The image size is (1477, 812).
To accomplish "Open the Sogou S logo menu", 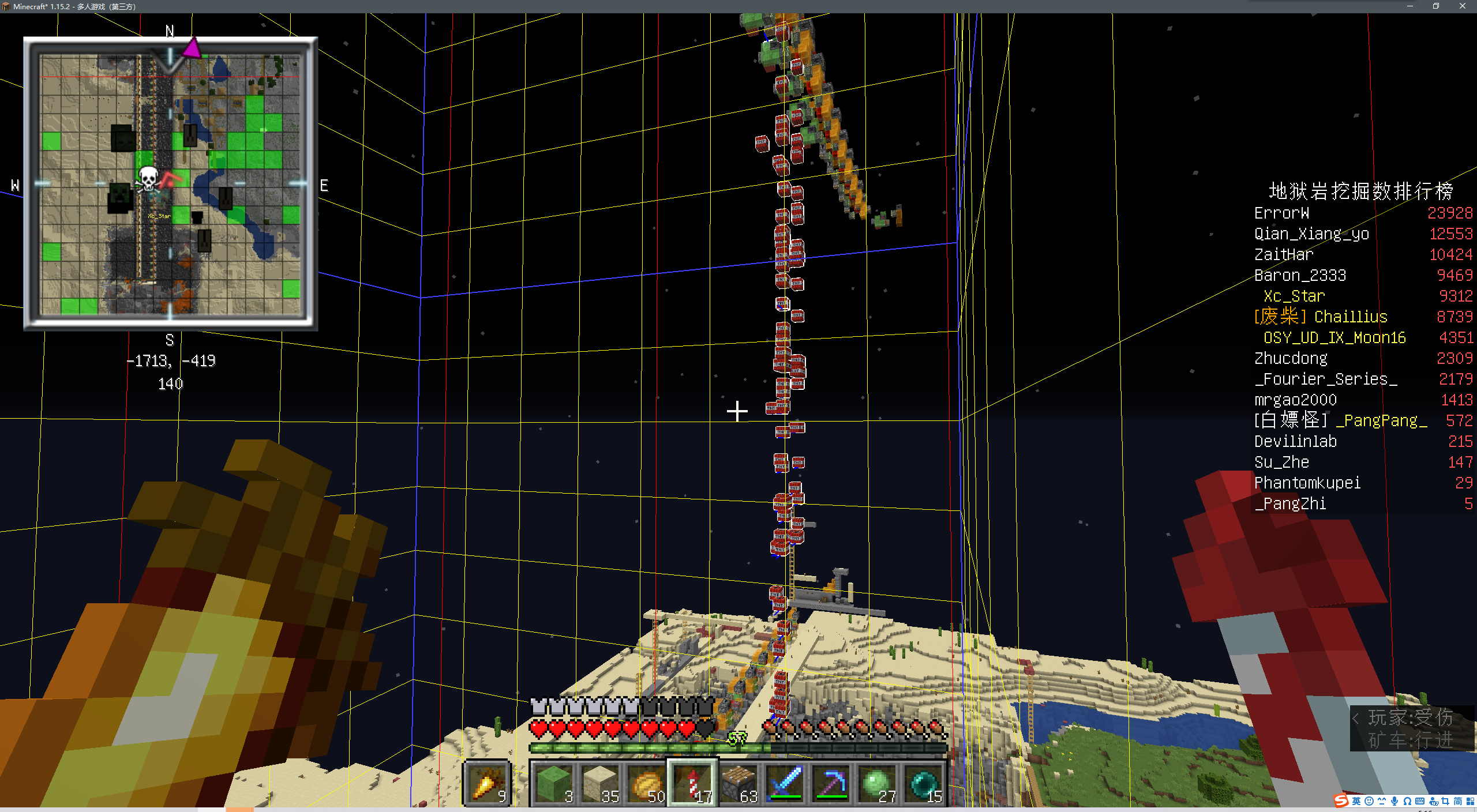I will tap(1342, 802).
